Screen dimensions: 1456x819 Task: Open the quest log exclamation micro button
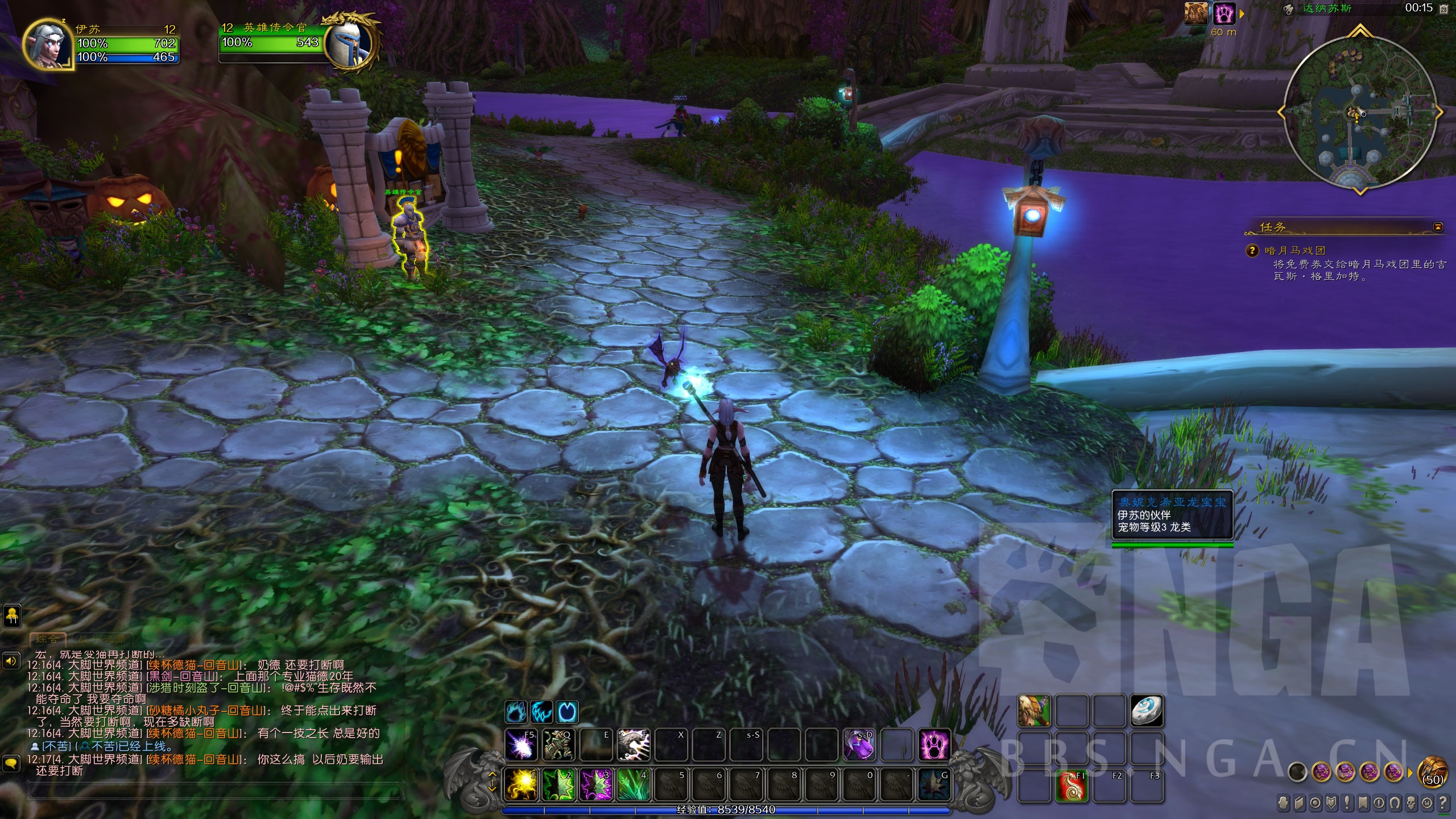(1347, 804)
